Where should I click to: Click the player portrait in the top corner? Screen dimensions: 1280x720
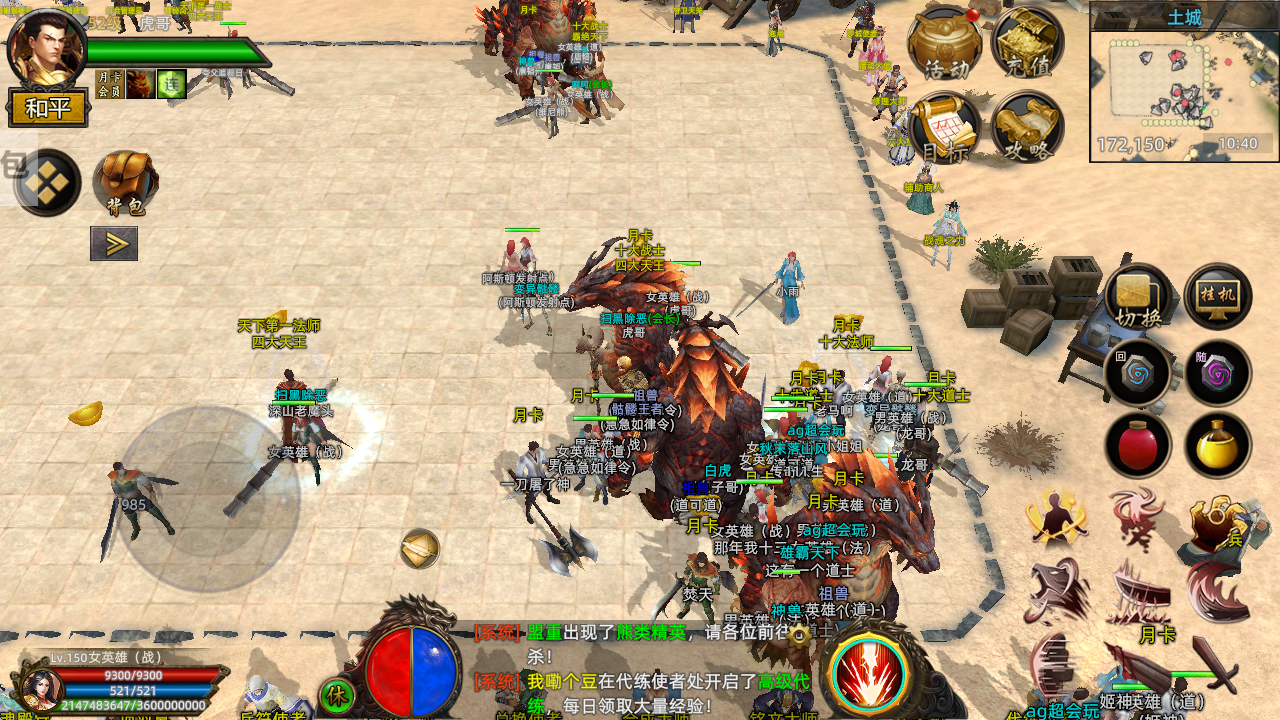point(45,47)
